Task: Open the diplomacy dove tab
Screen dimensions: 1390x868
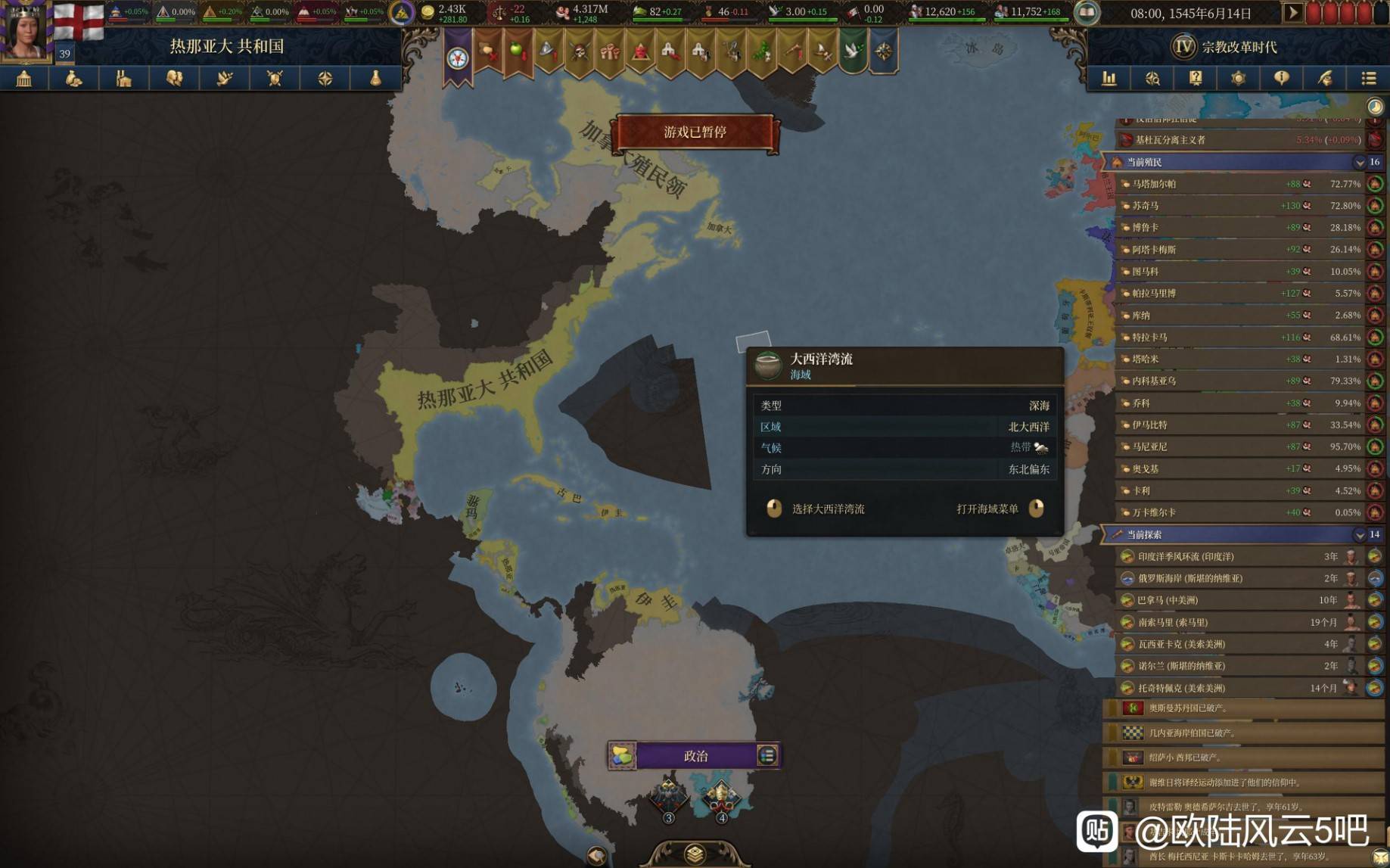Action: click(225, 79)
